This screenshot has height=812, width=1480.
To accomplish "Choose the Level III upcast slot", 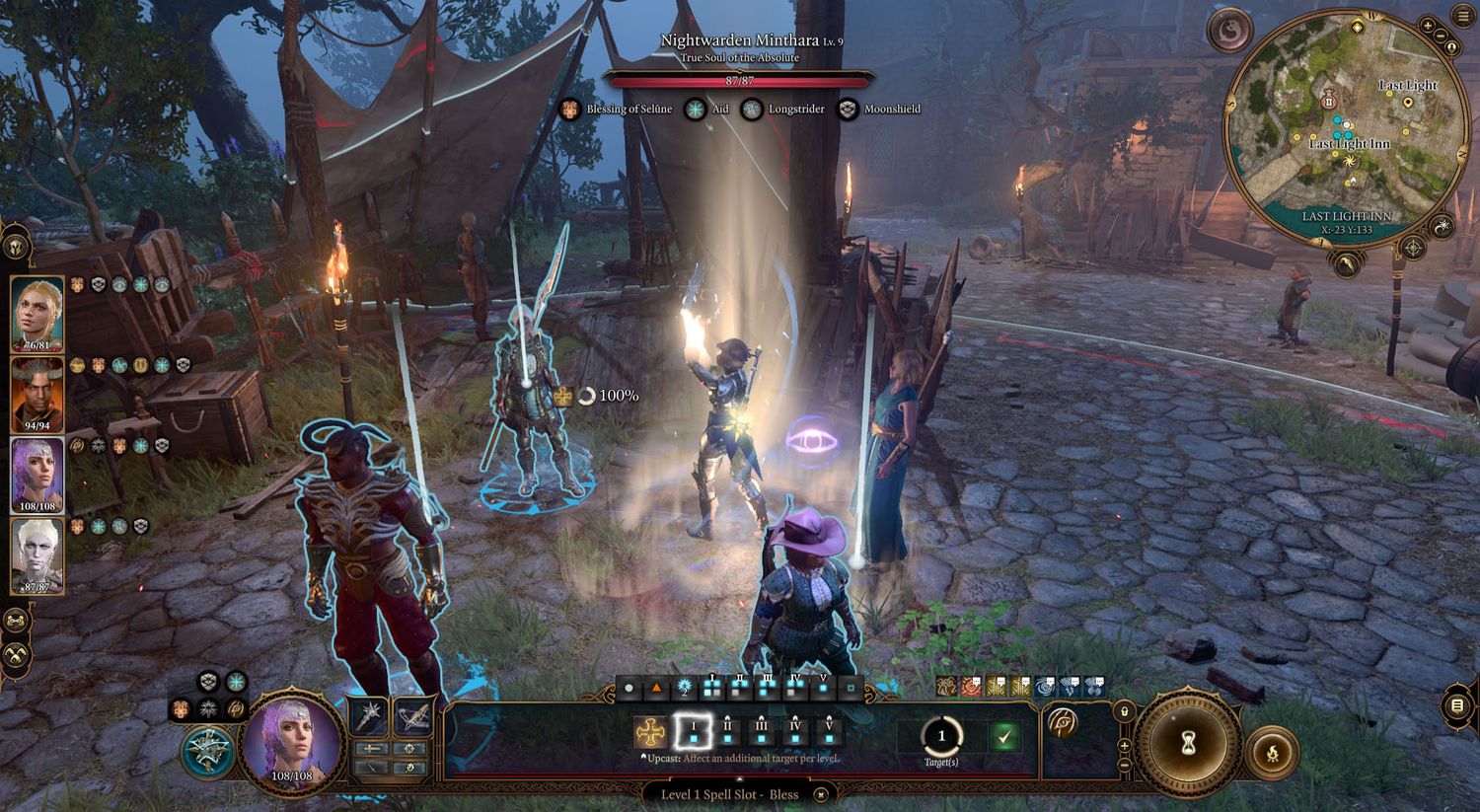I will coord(761,732).
